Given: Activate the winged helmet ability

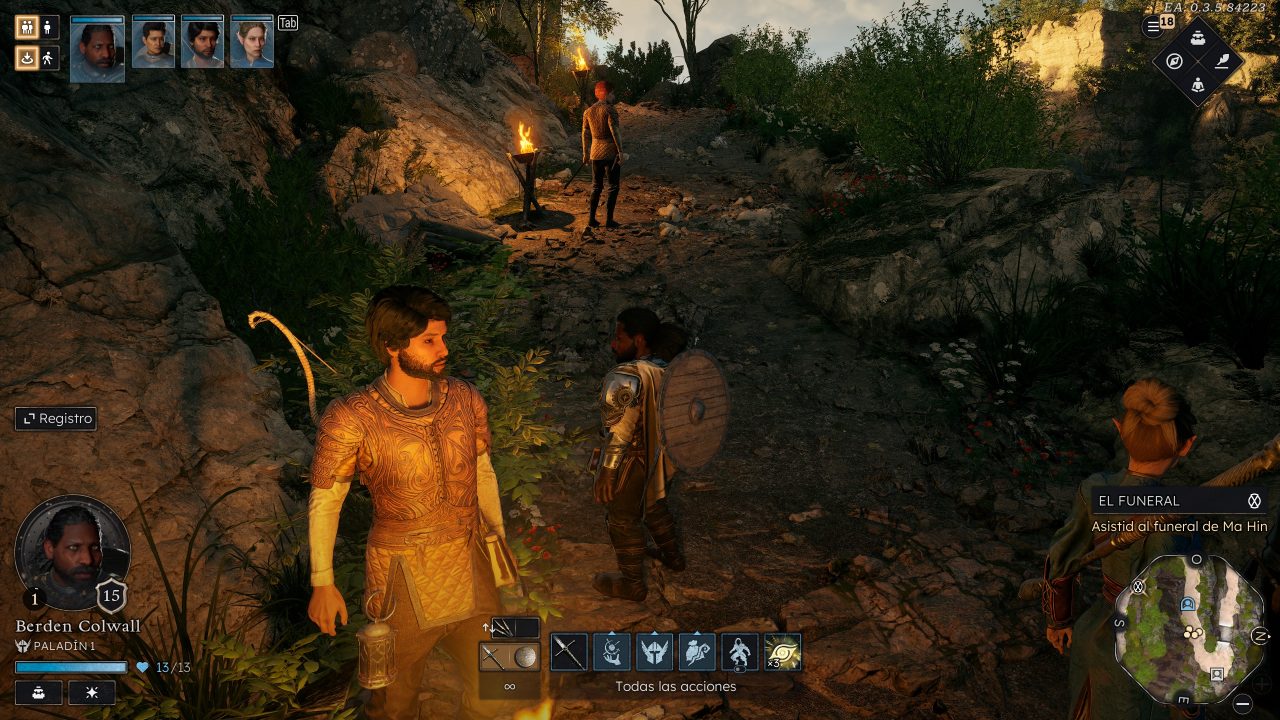Looking at the screenshot, I should [x=655, y=653].
